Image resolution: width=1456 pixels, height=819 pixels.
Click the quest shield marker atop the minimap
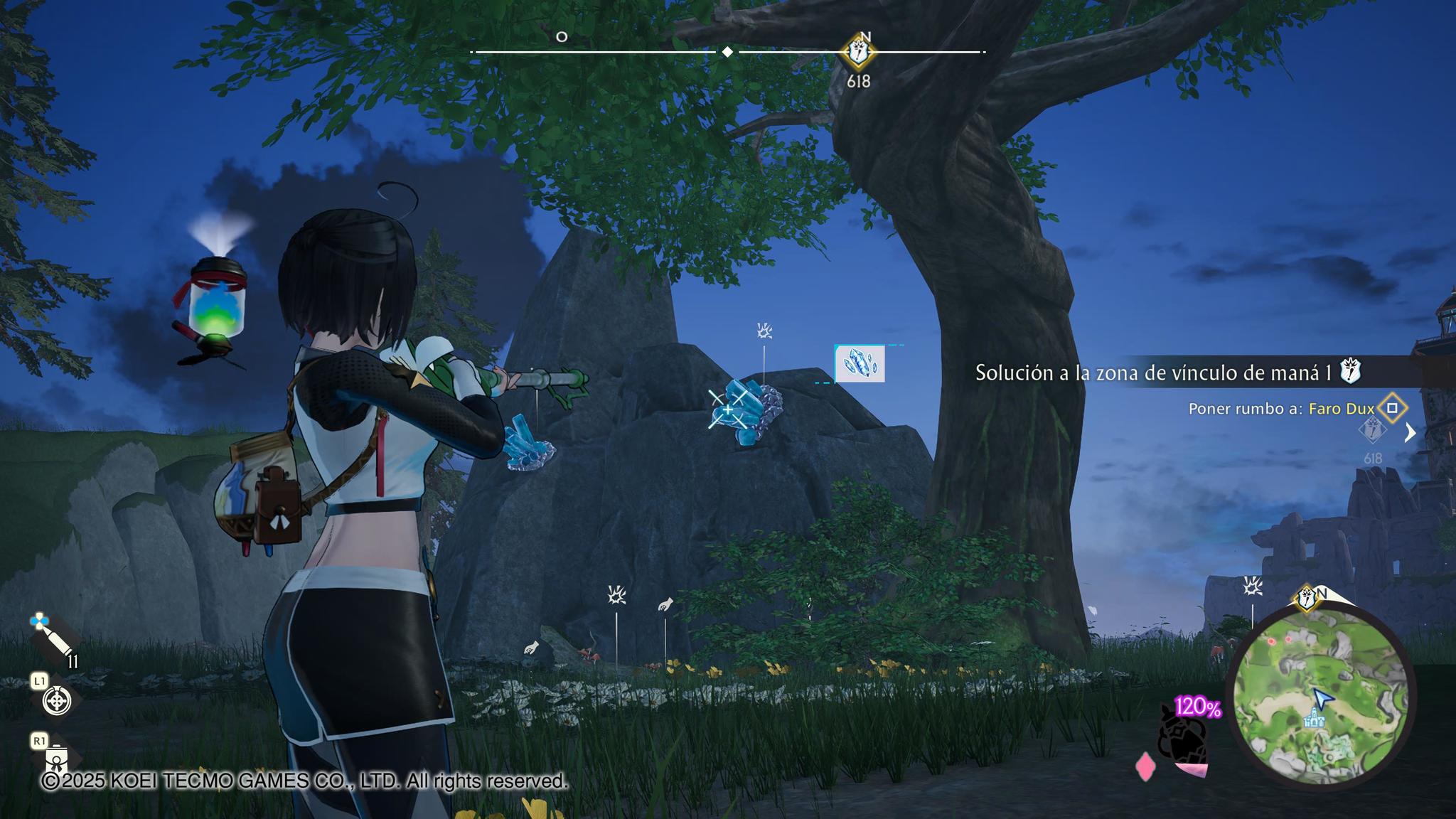click(x=1307, y=598)
